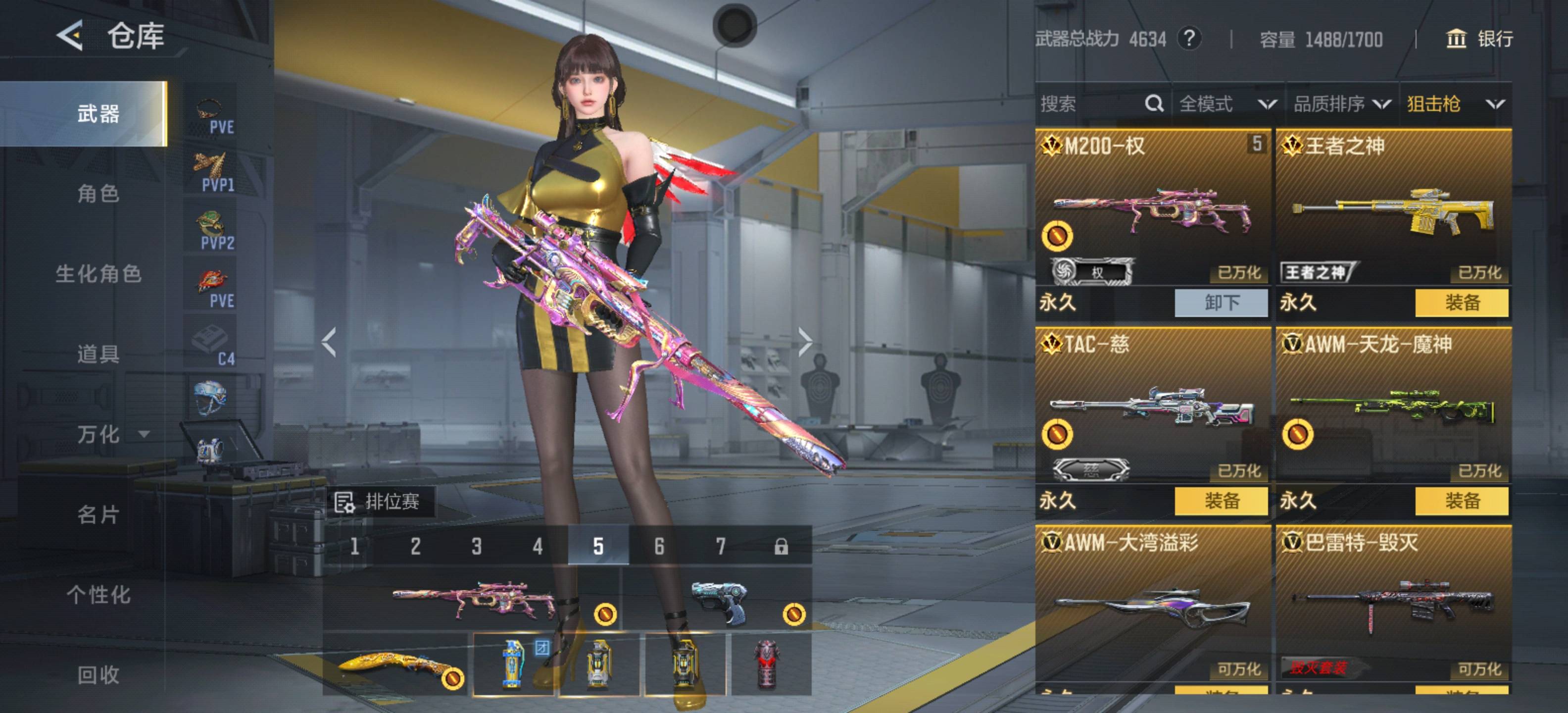Open the 回收 category

(x=98, y=674)
